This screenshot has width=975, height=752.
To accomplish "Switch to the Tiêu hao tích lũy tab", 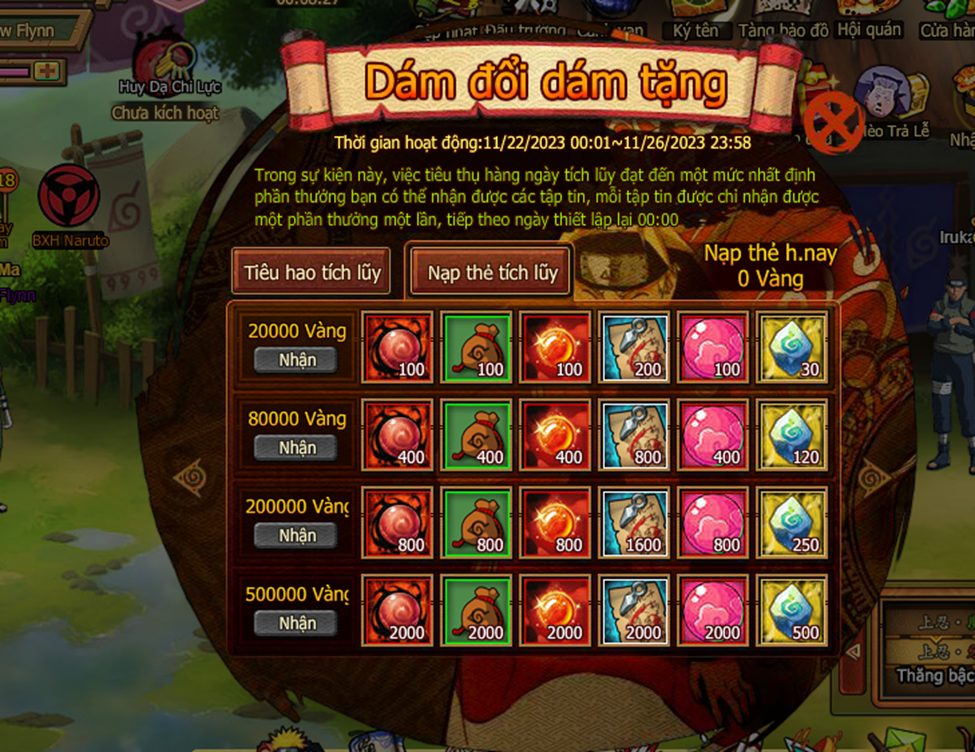I will coord(312,272).
